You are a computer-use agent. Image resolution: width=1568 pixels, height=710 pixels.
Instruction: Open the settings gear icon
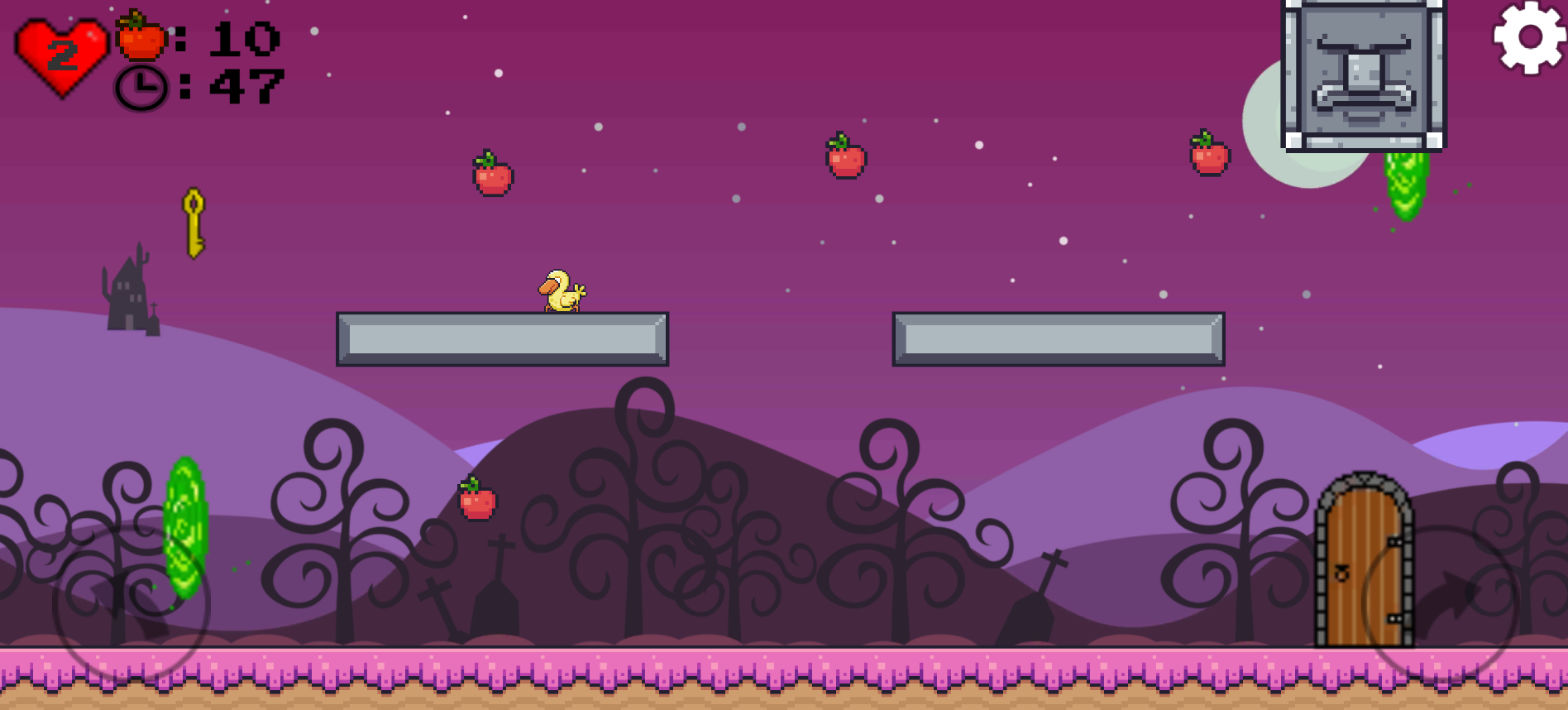click(x=1531, y=39)
